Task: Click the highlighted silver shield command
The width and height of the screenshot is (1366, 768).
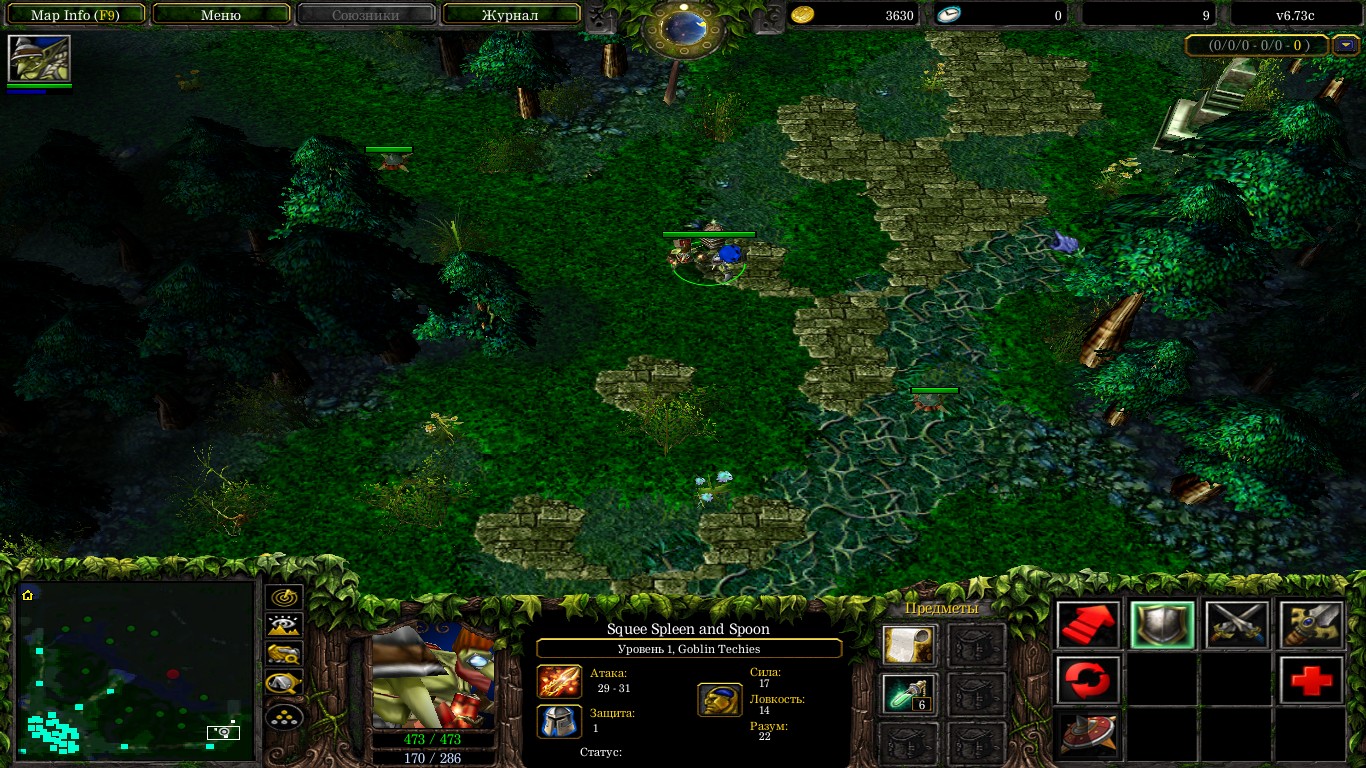Action: 1162,626
